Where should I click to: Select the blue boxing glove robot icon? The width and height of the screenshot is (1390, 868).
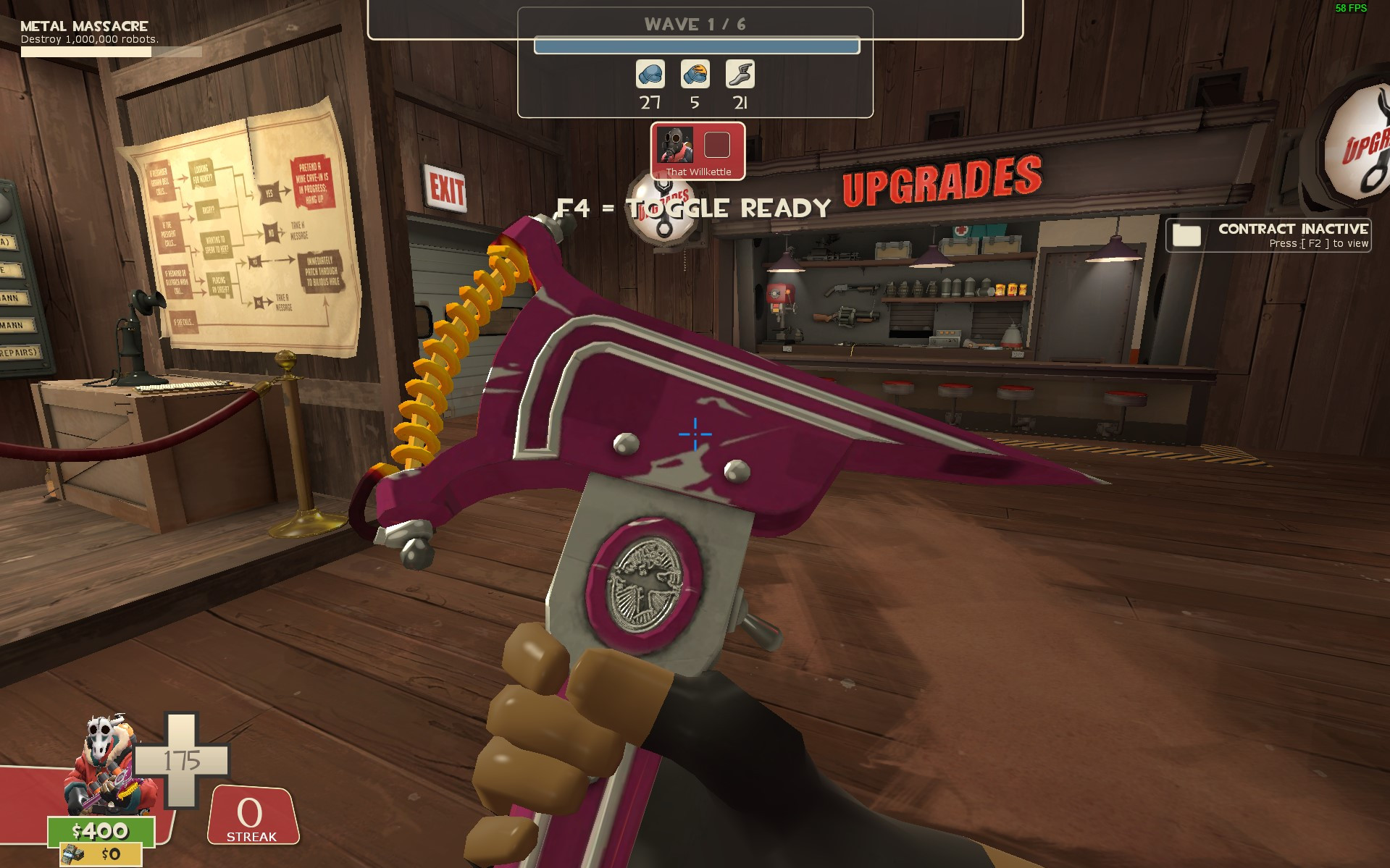[650, 75]
